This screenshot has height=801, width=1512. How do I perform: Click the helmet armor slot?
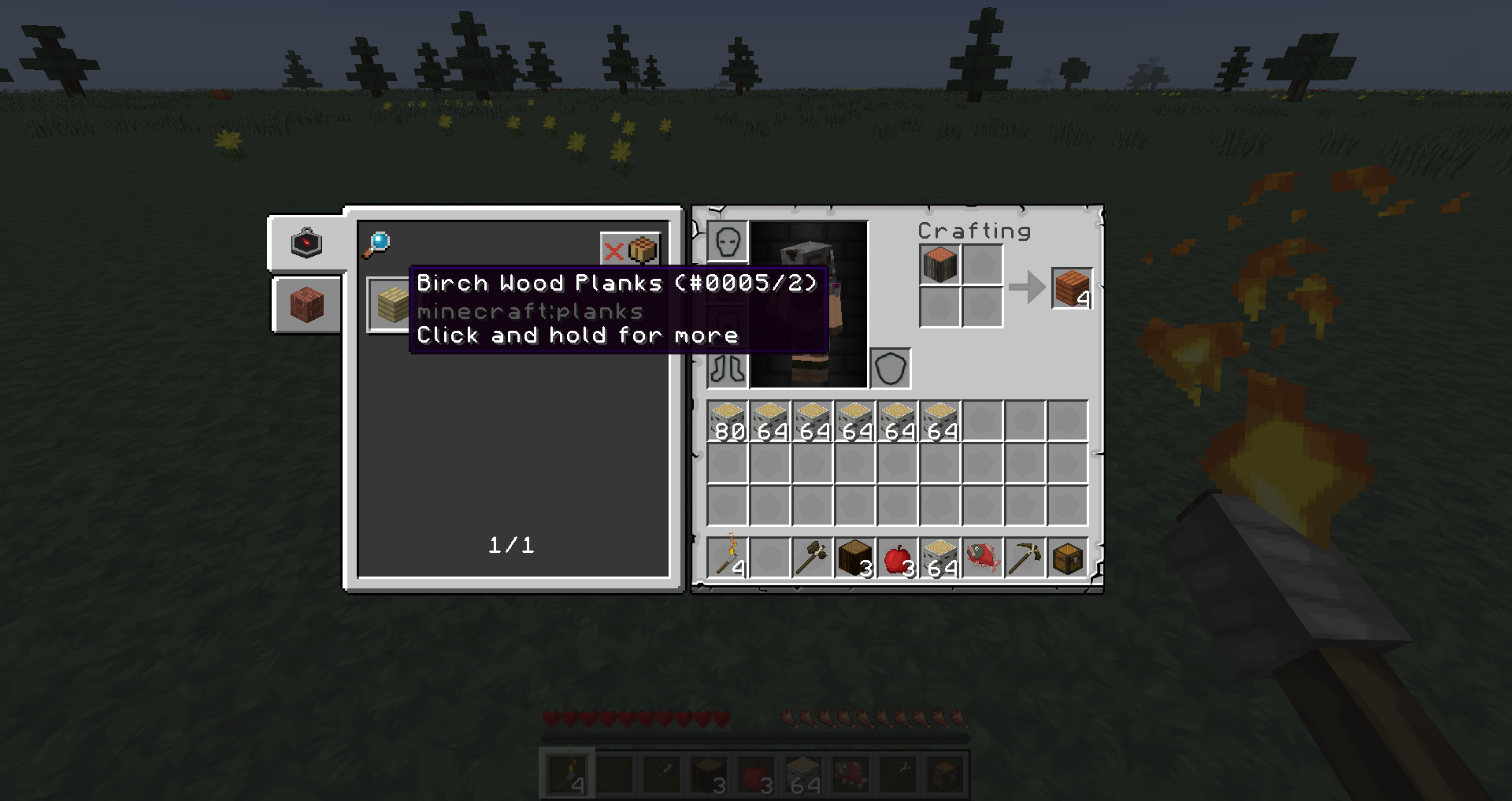pos(728,242)
